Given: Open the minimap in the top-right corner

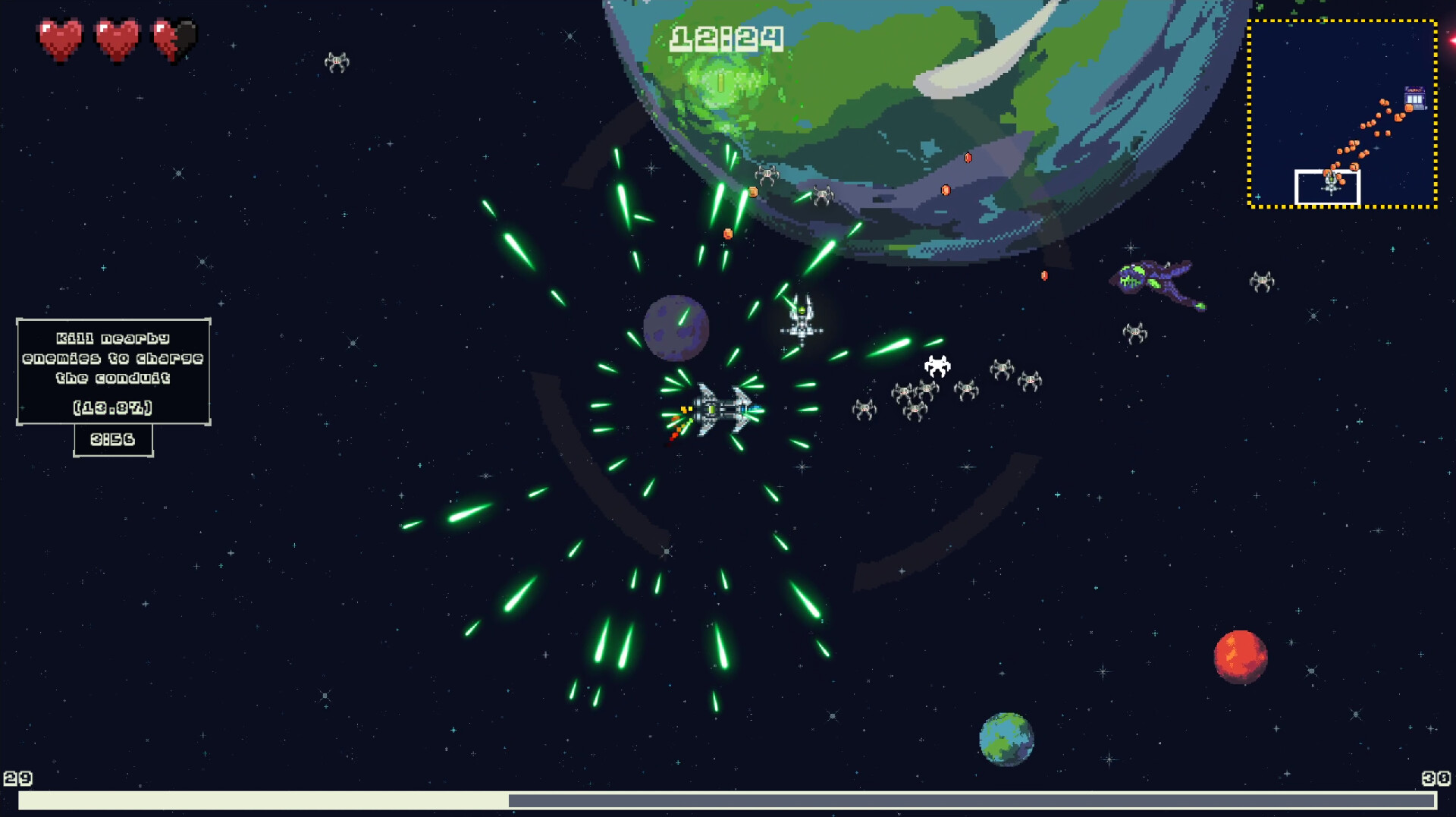Looking at the screenshot, I should coord(1344,114).
